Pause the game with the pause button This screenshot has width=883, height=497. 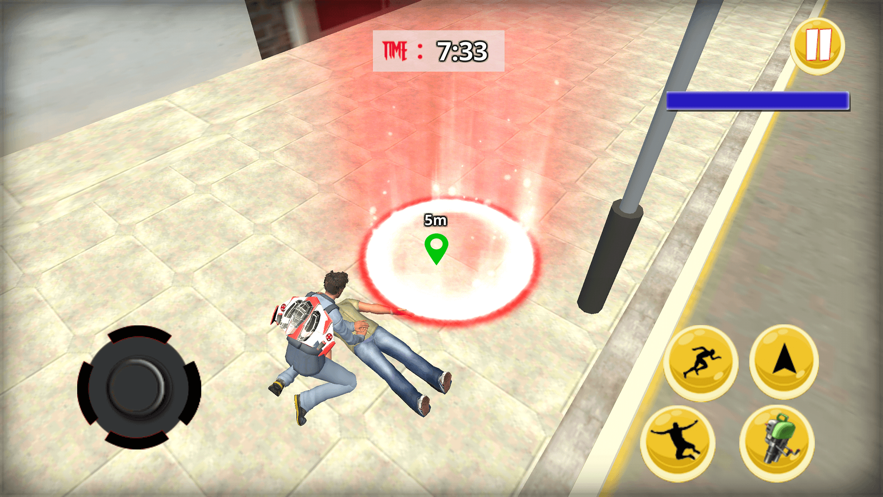tap(817, 45)
